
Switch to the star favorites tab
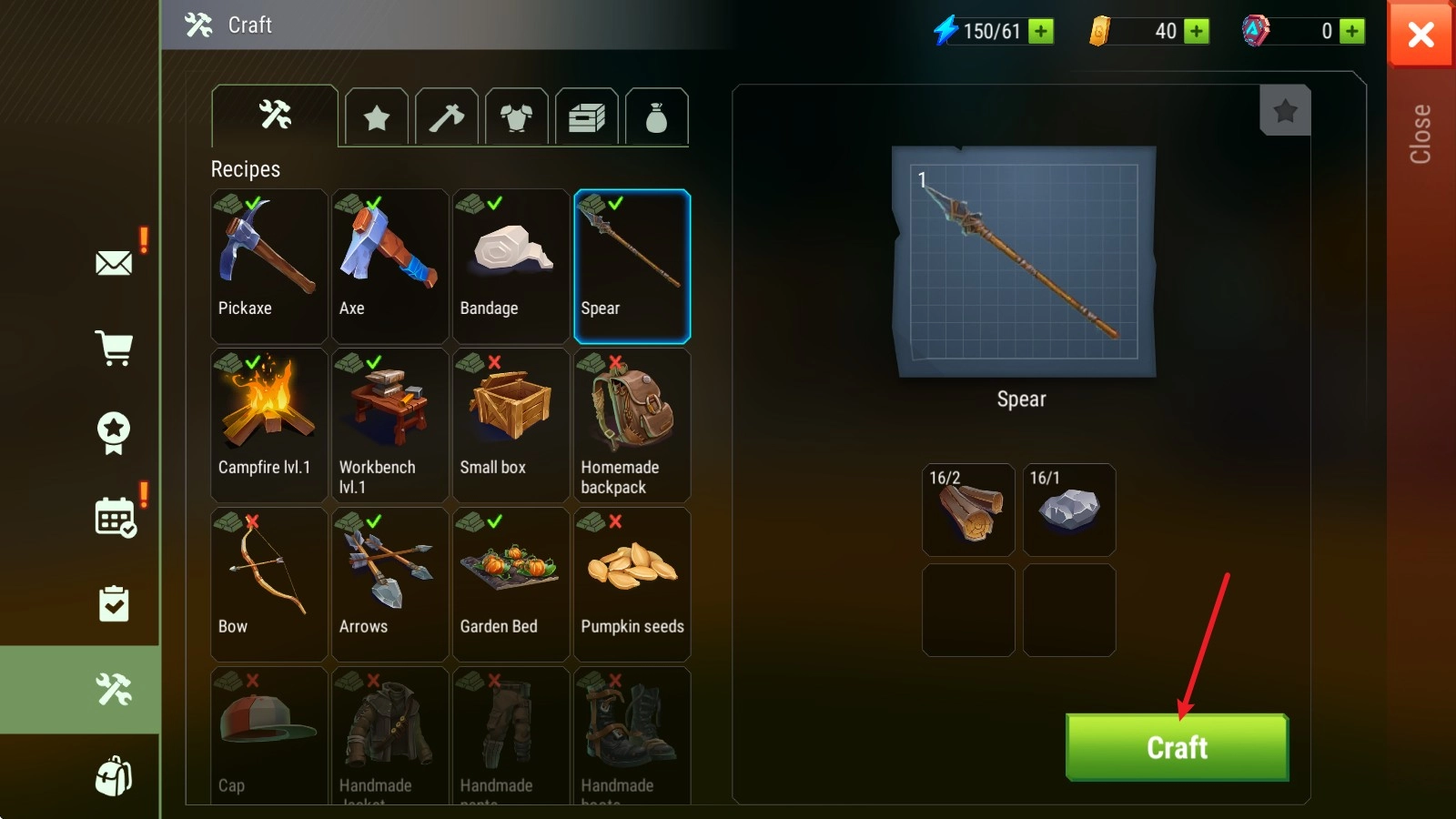(377, 117)
